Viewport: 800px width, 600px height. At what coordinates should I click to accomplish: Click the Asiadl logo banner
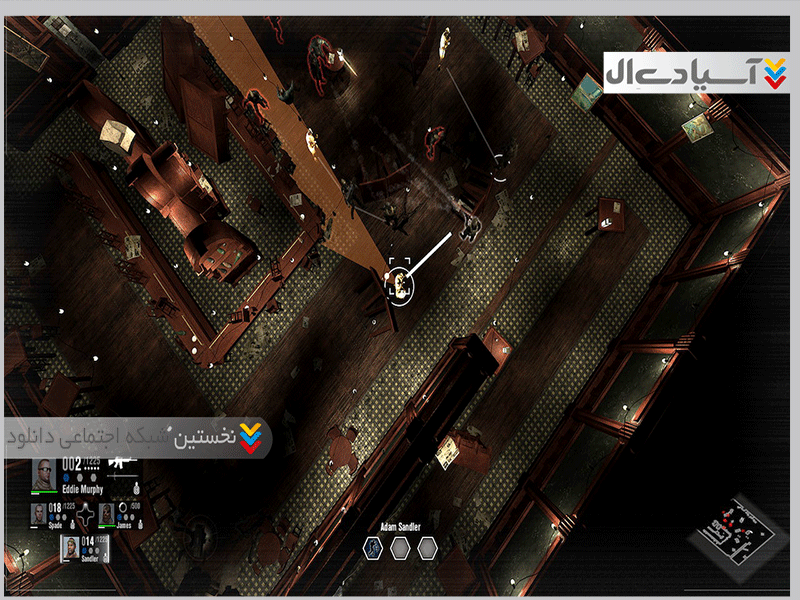[695, 72]
